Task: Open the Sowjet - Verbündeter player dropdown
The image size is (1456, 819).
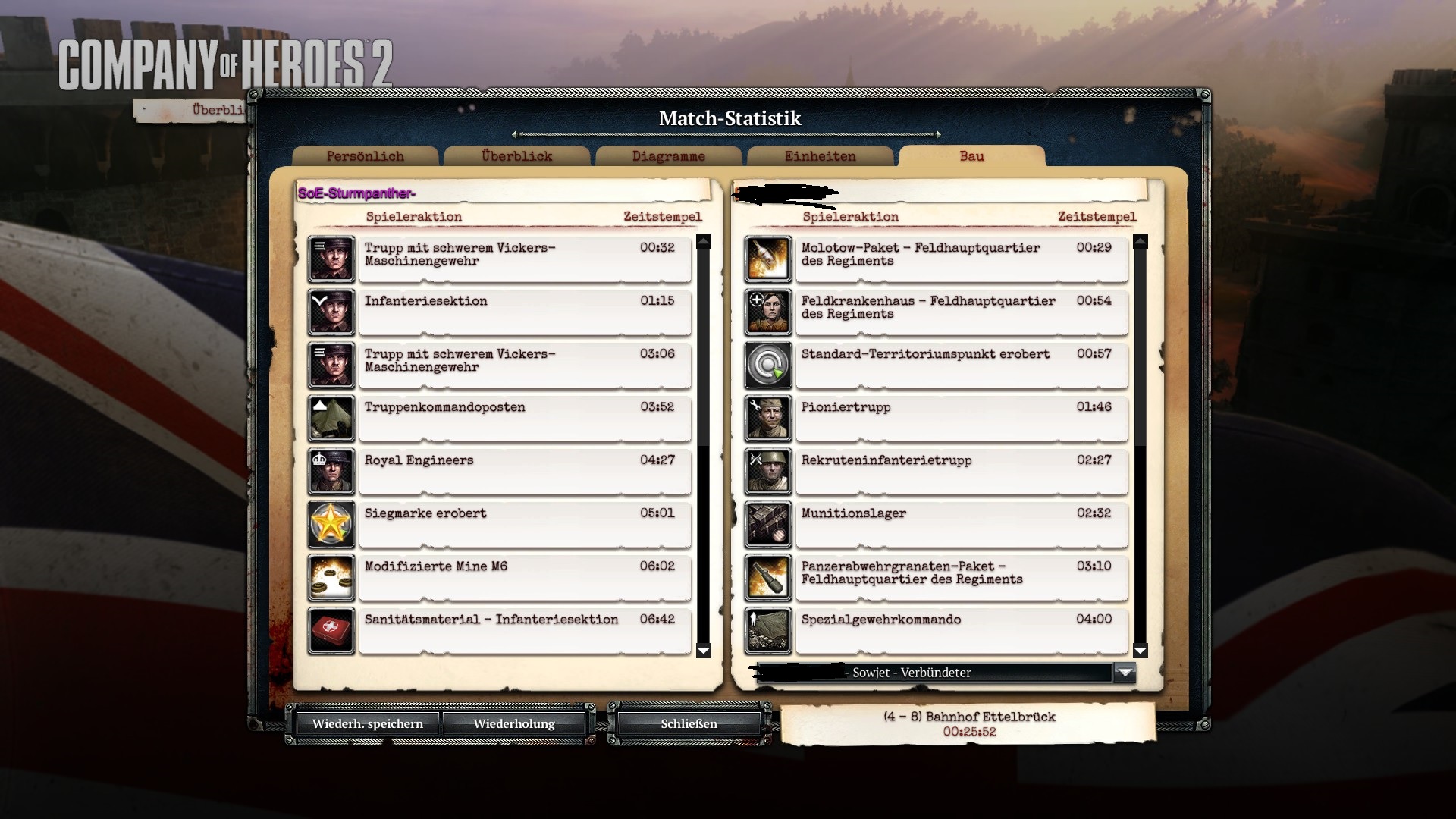Action: 1125,673
